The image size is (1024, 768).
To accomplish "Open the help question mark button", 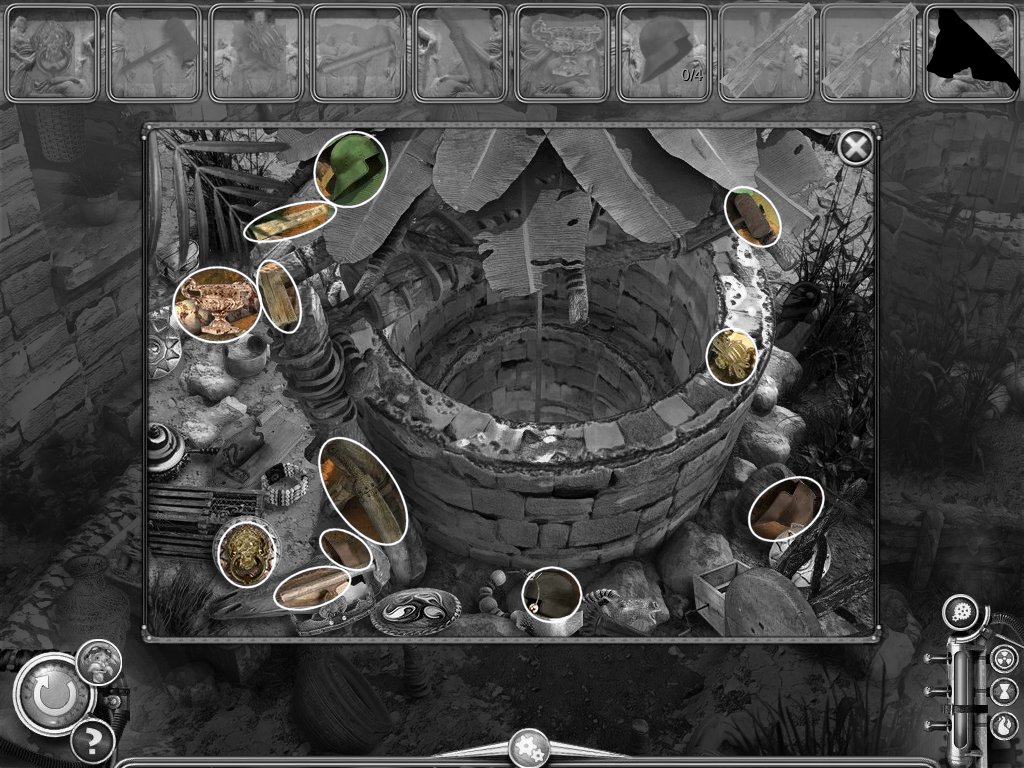I will 91,741.
